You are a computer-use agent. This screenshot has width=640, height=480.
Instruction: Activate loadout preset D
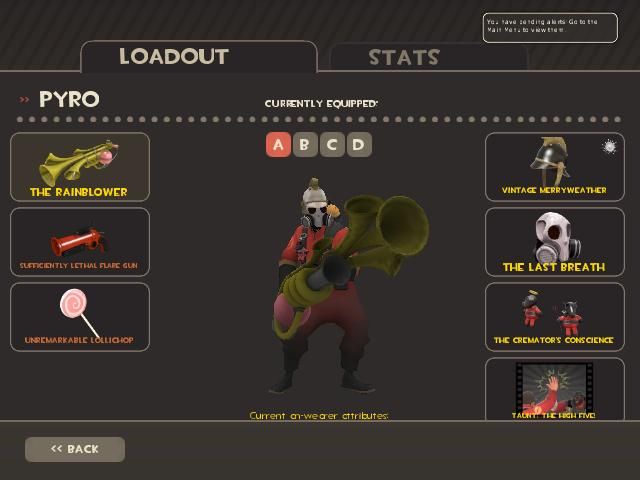[357, 145]
